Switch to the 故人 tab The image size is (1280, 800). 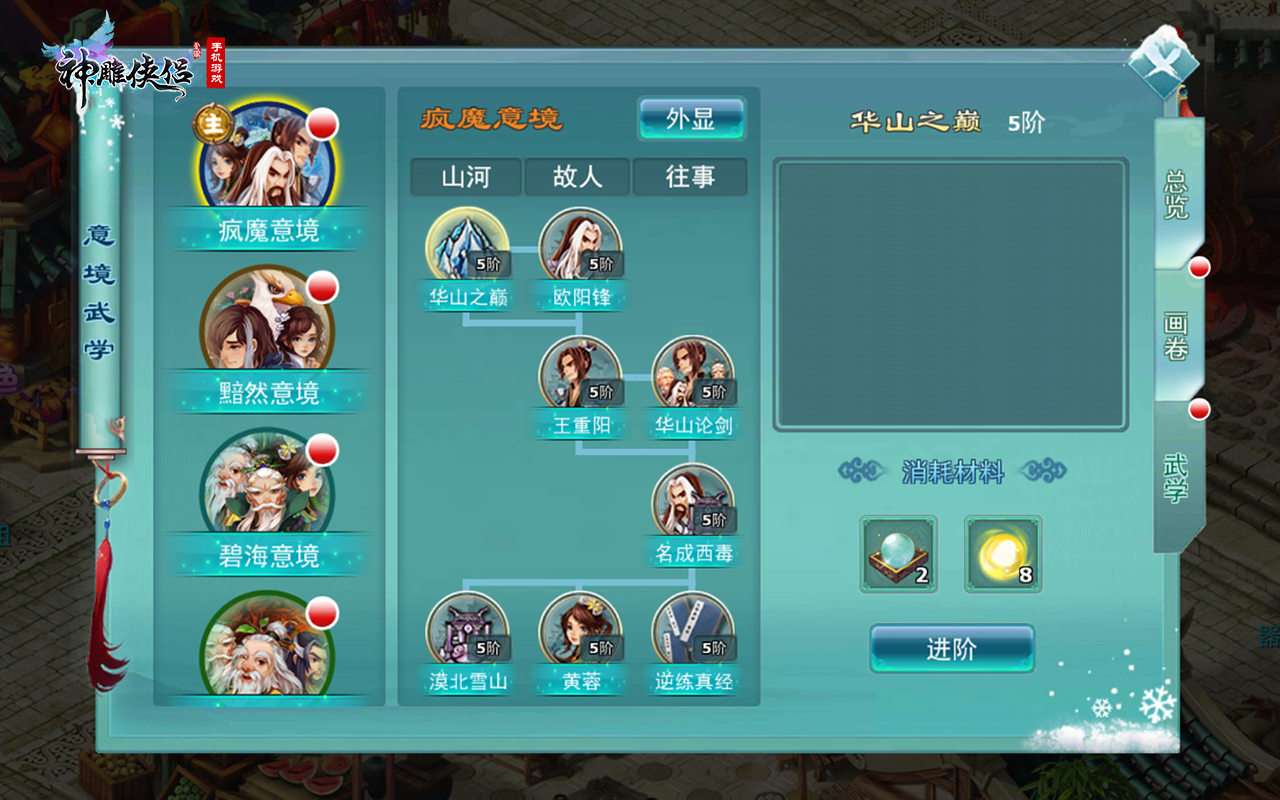(x=577, y=177)
